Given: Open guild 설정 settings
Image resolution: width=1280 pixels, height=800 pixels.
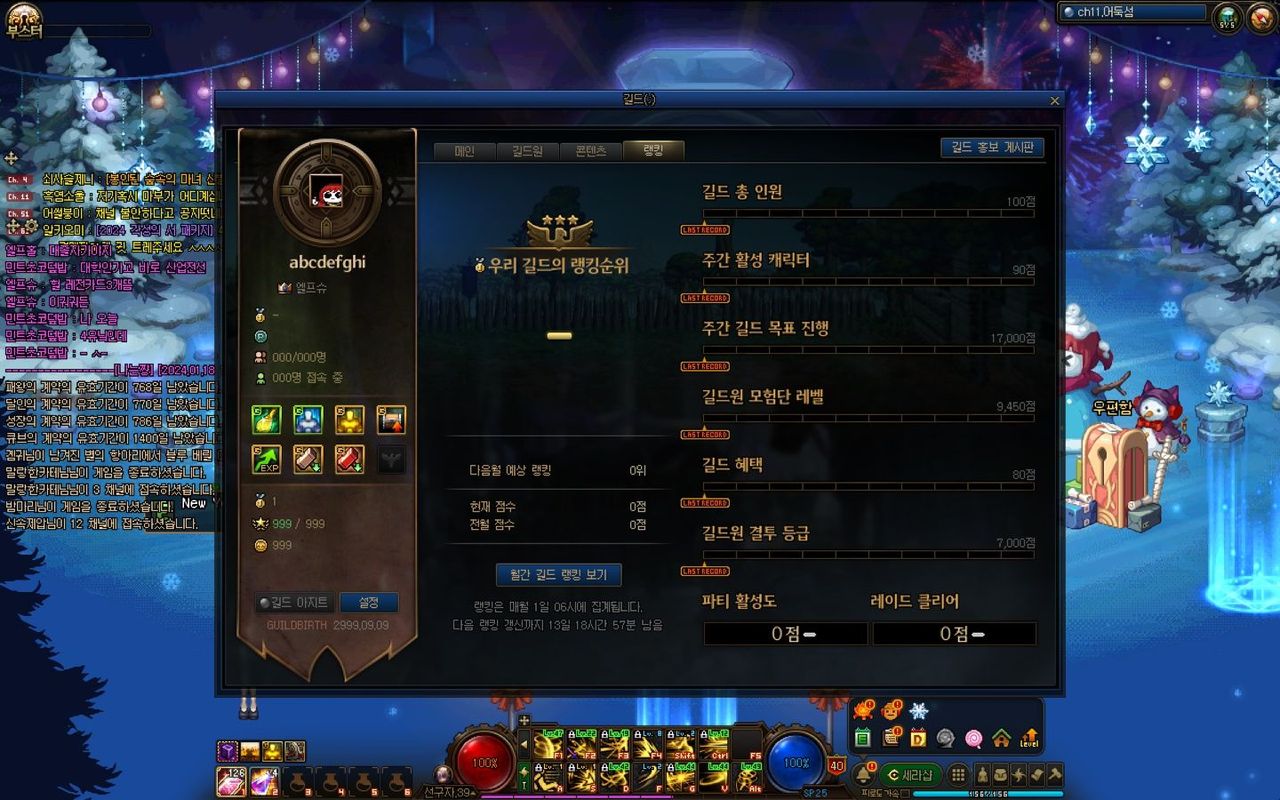Looking at the screenshot, I should pos(369,603).
